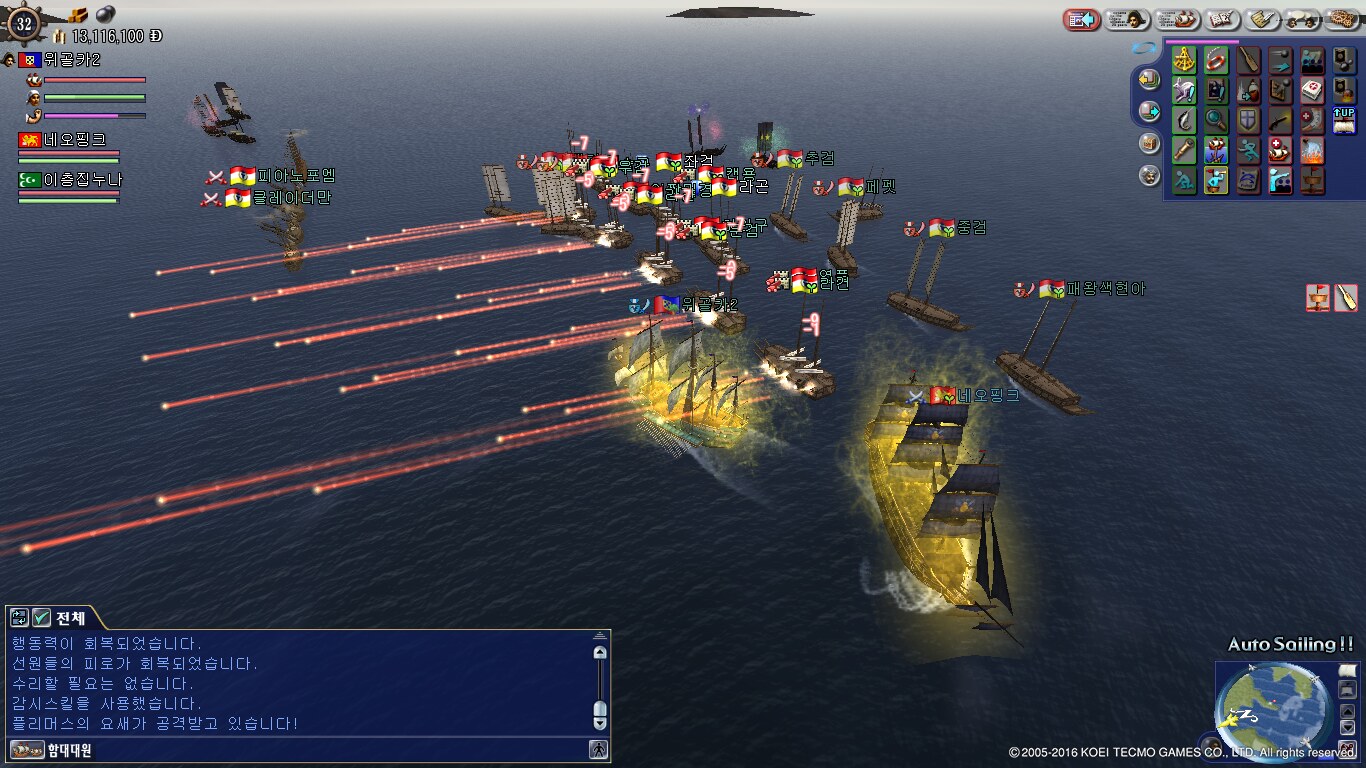Click the chat scrollbar down arrow

click(x=600, y=720)
